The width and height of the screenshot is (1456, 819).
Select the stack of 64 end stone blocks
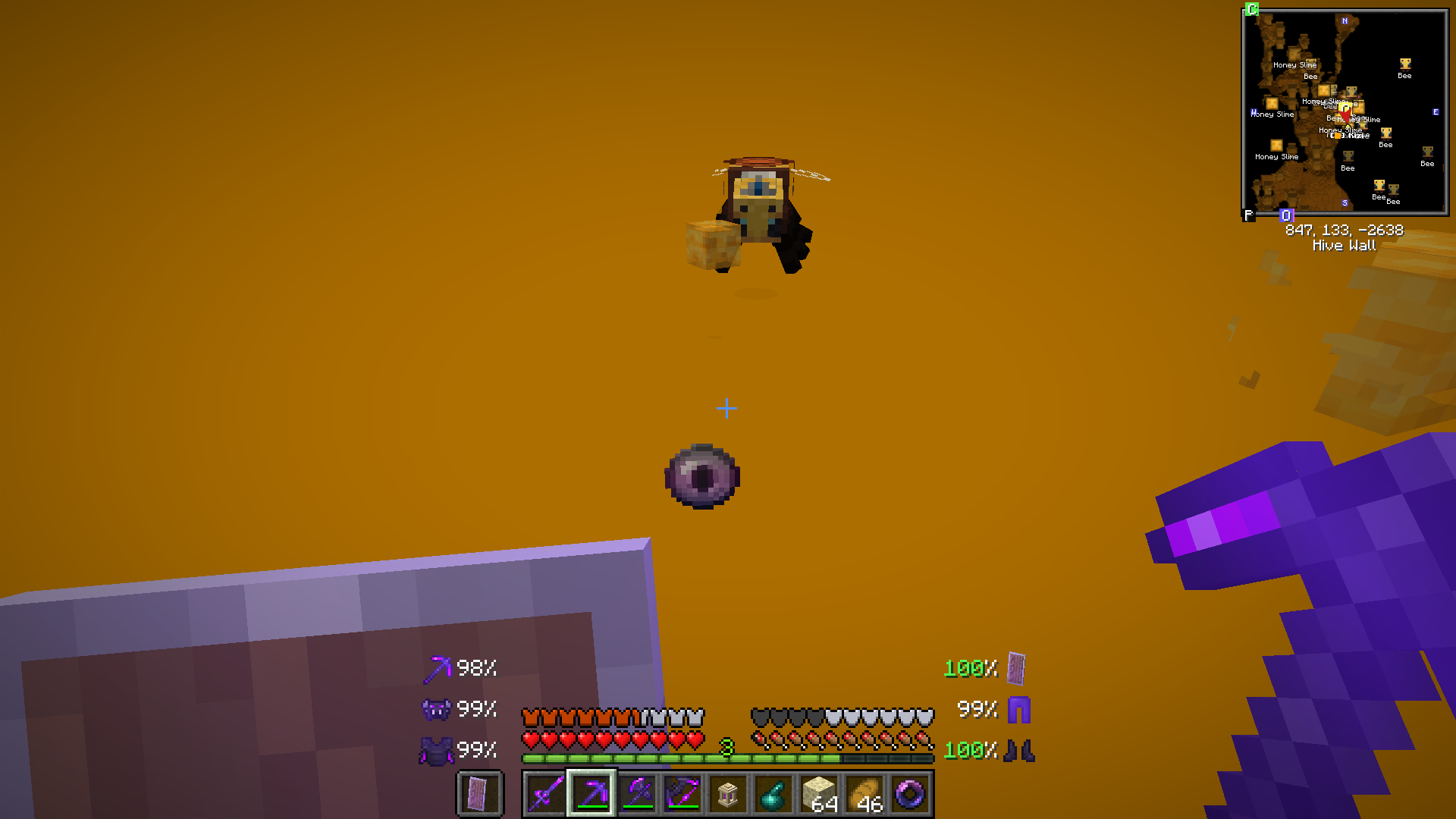(821, 793)
